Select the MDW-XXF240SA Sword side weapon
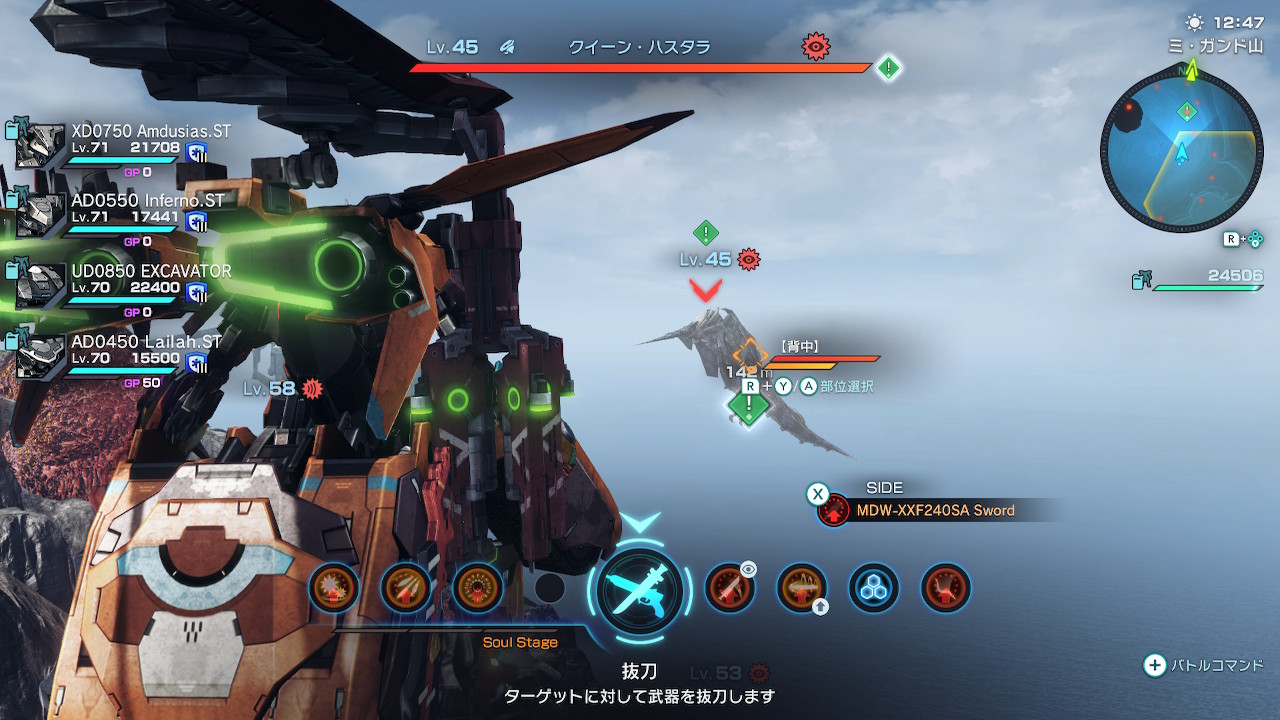1280x720 pixels. [934, 510]
